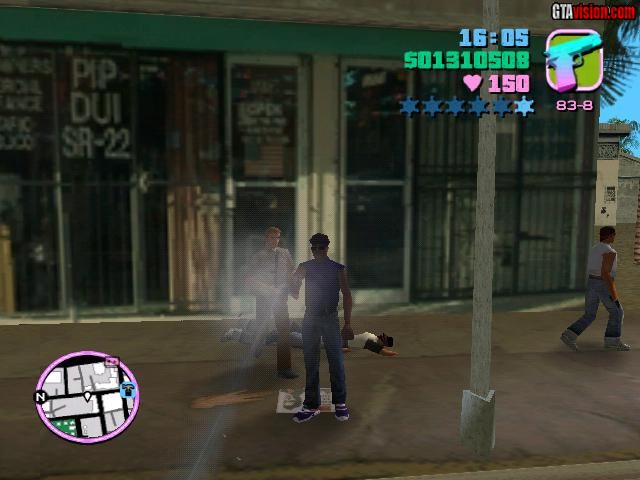640x480 pixels.
Task: Select the pink pistol weapon icon
Action: (572, 60)
